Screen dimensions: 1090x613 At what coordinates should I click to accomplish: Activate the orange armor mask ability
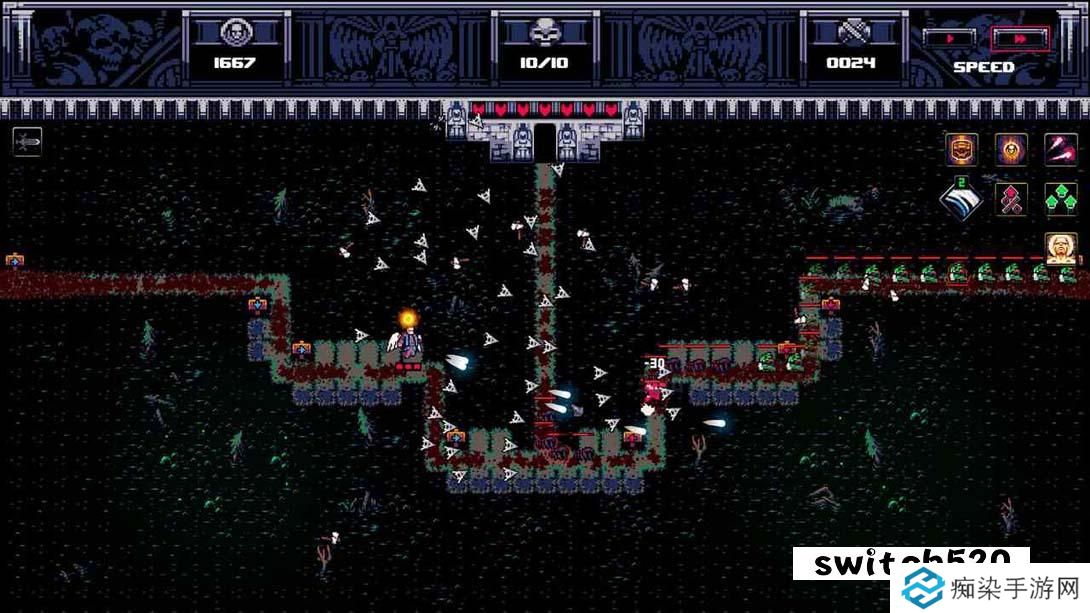tap(961, 150)
